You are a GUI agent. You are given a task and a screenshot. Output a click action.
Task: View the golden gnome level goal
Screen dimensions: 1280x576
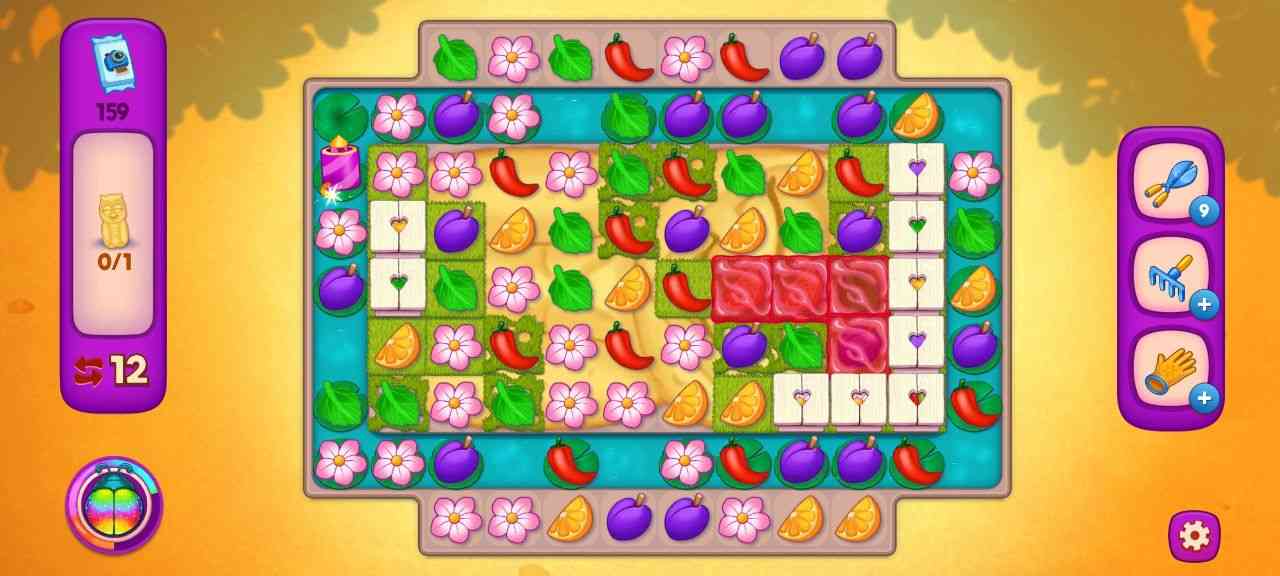tap(112, 221)
